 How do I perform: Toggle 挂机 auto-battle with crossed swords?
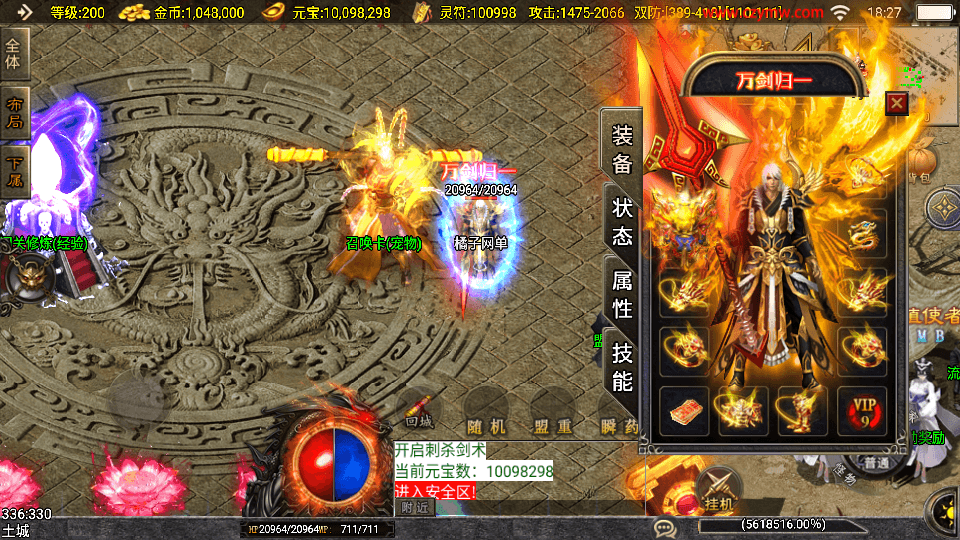[x=719, y=491]
